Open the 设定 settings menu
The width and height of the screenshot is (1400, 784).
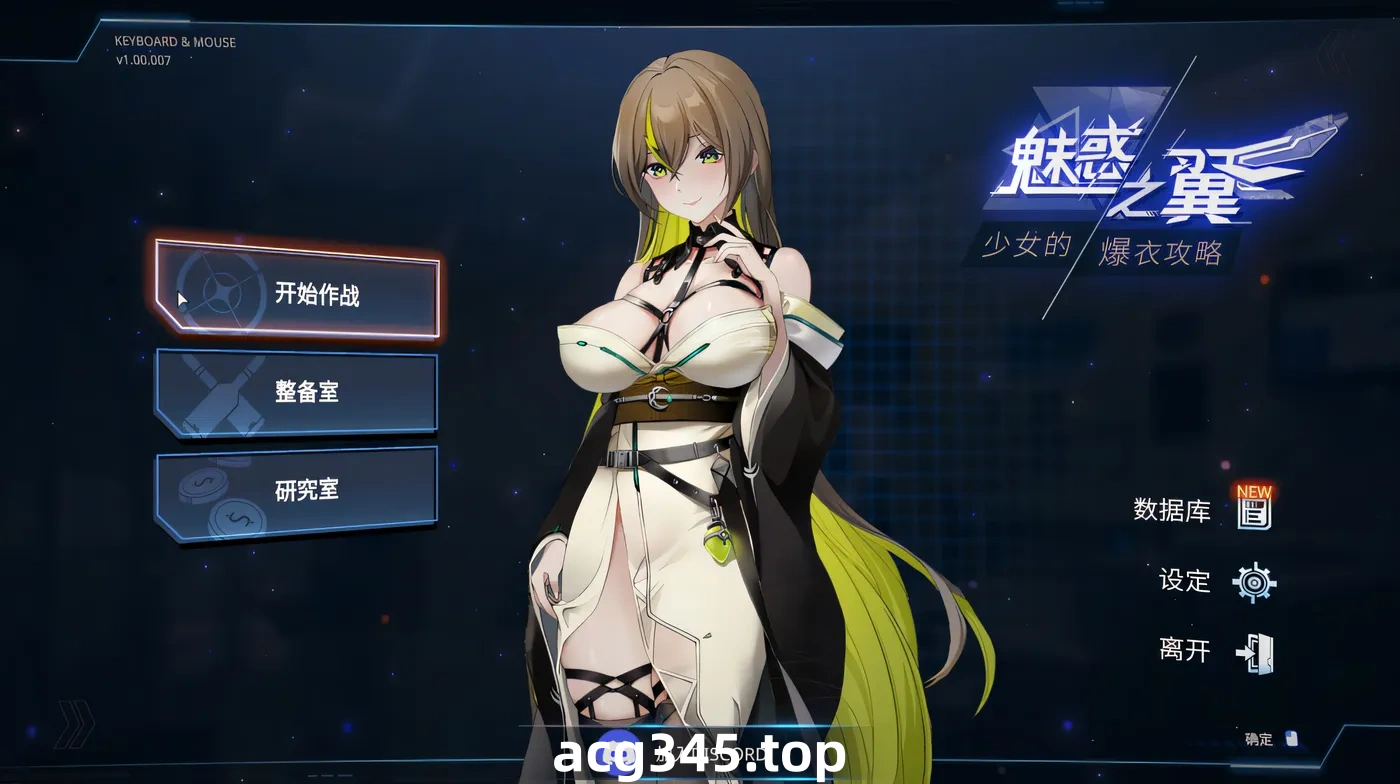(1187, 581)
